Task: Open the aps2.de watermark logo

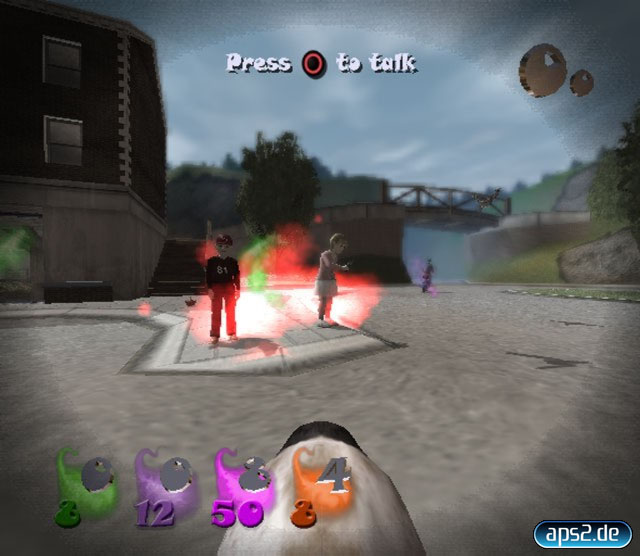Action: [582, 532]
